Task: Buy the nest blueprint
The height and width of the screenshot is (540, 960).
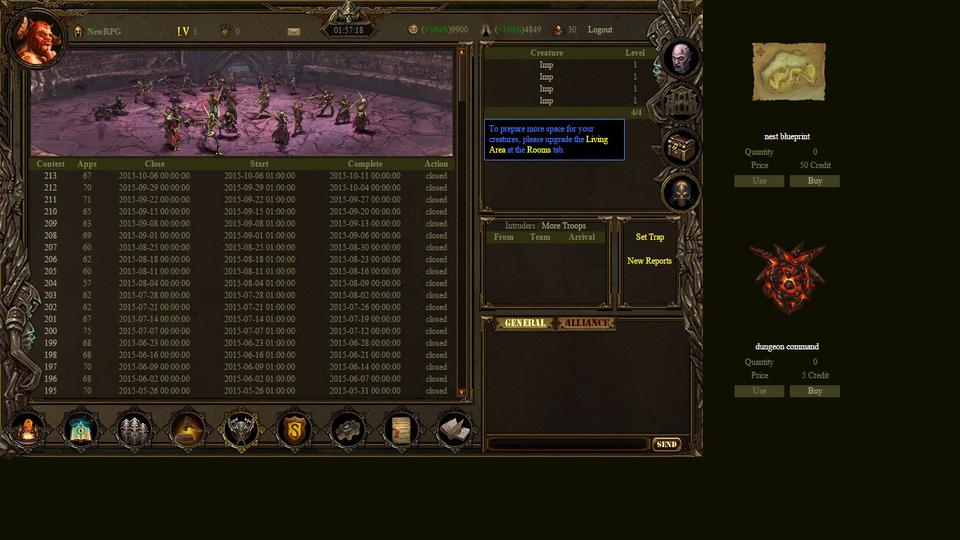Action: 814,181
